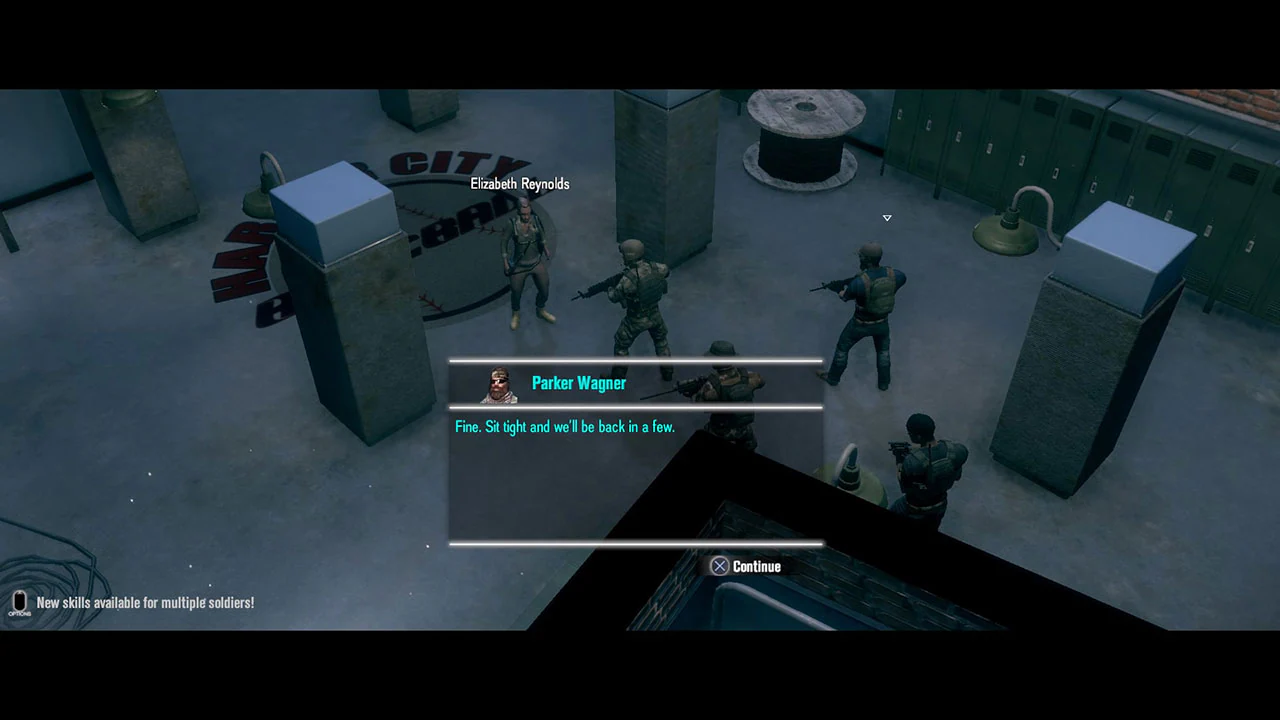Click the Elizabeth Reynolds name tag
Screen dimensions: 1280x720
tap(519, 184)
